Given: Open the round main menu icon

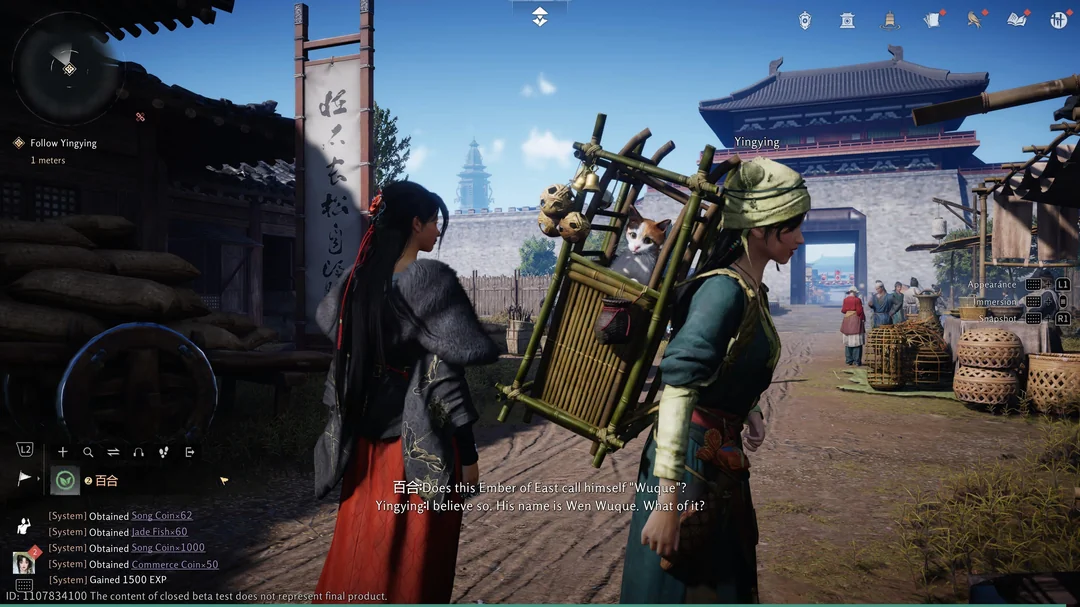Looking at the screenshot, I should [x=1059, y=20].
